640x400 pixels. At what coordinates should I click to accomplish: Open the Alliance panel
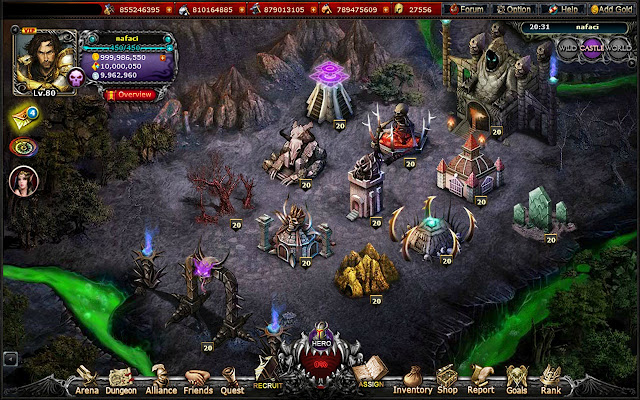[161, 383]
